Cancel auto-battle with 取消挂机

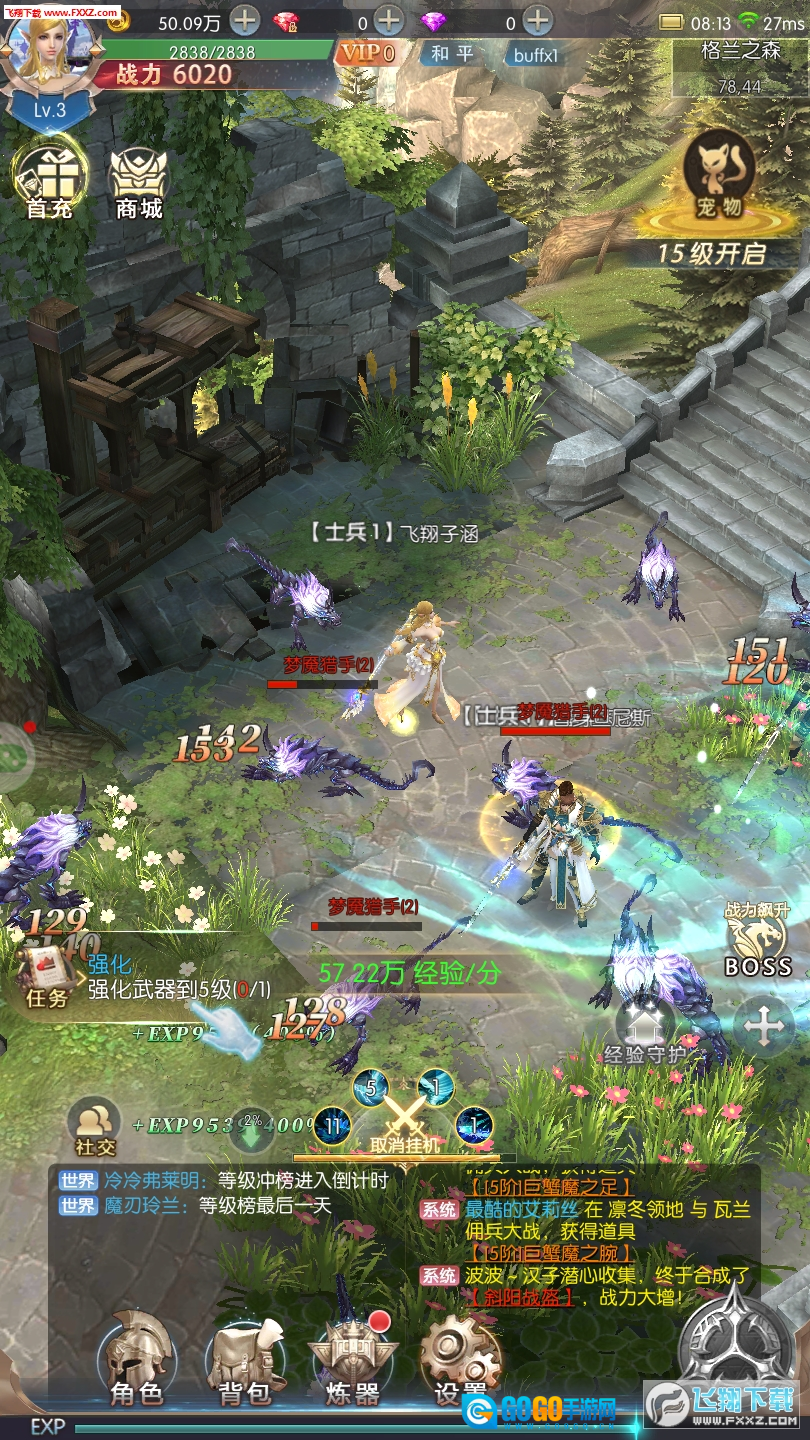(x=404, y=1120)
